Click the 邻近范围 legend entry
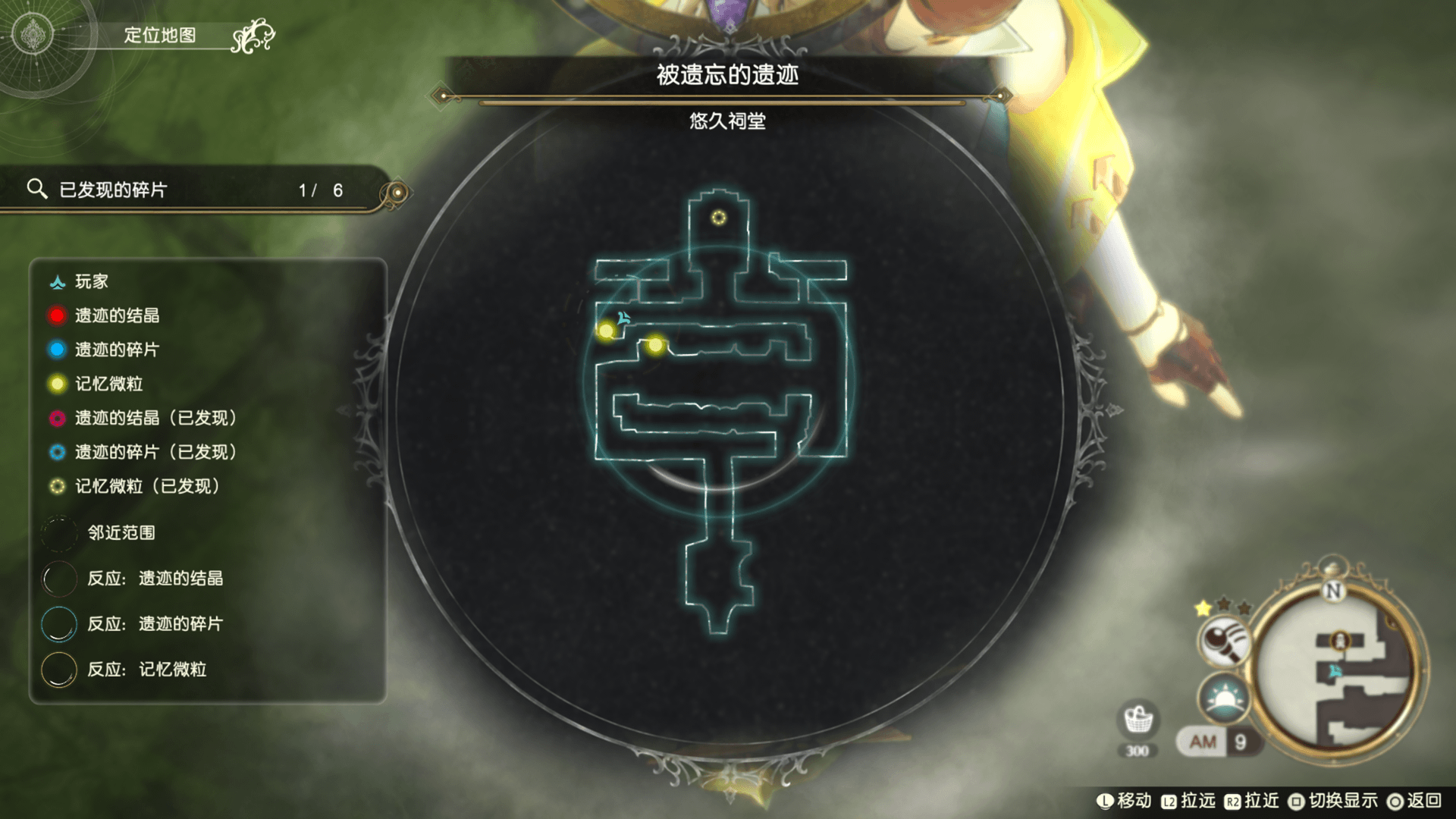Viewport: 1456px width, 819px height. point(120,532)
